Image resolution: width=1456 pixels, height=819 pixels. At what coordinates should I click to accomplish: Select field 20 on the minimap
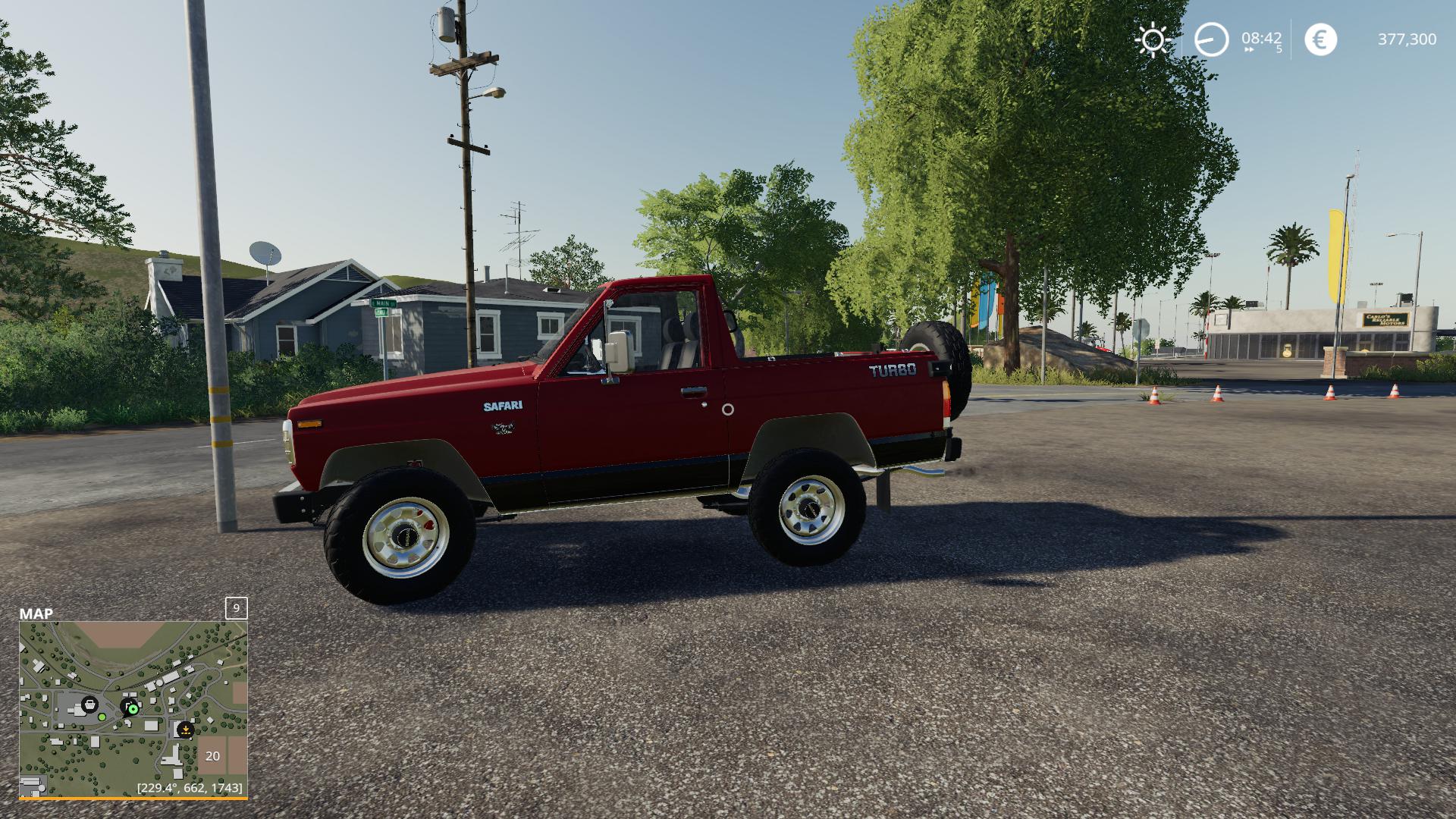[212, 755]
